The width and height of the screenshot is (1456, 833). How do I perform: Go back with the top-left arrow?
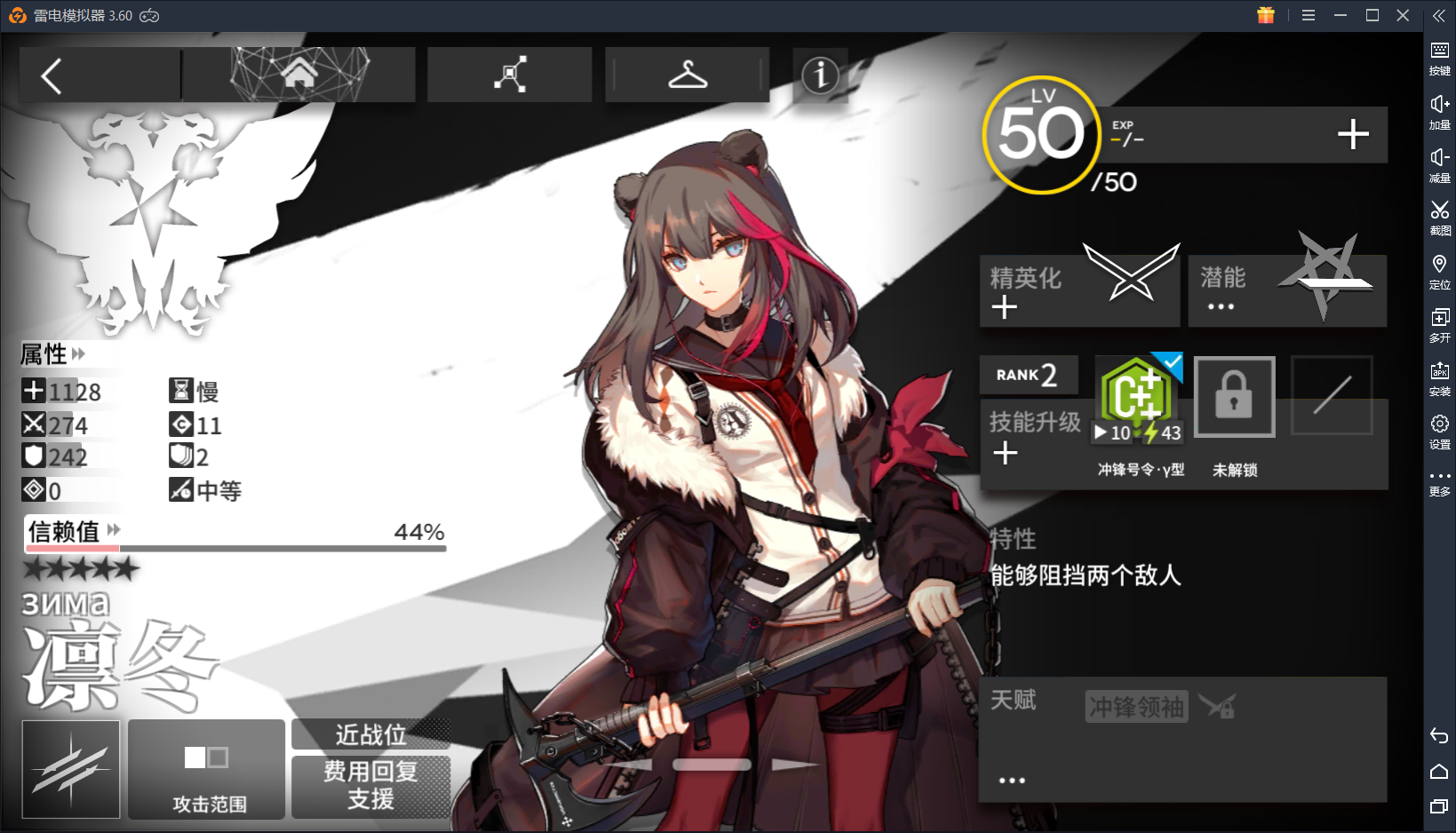pyautogui.click(x=51, y=75)
